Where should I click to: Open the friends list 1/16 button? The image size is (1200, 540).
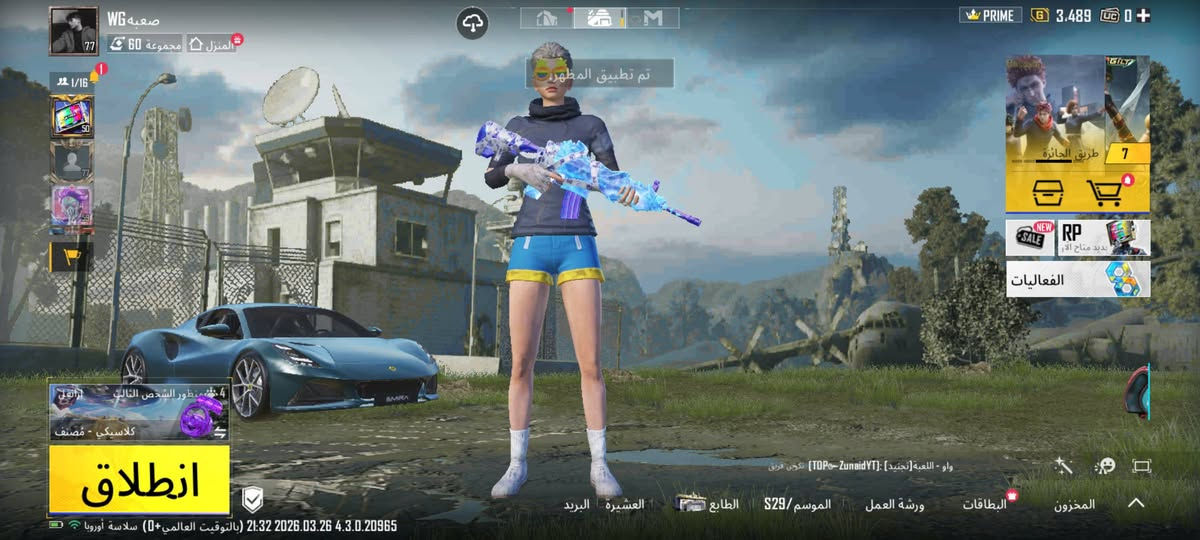tap(72, 81)
